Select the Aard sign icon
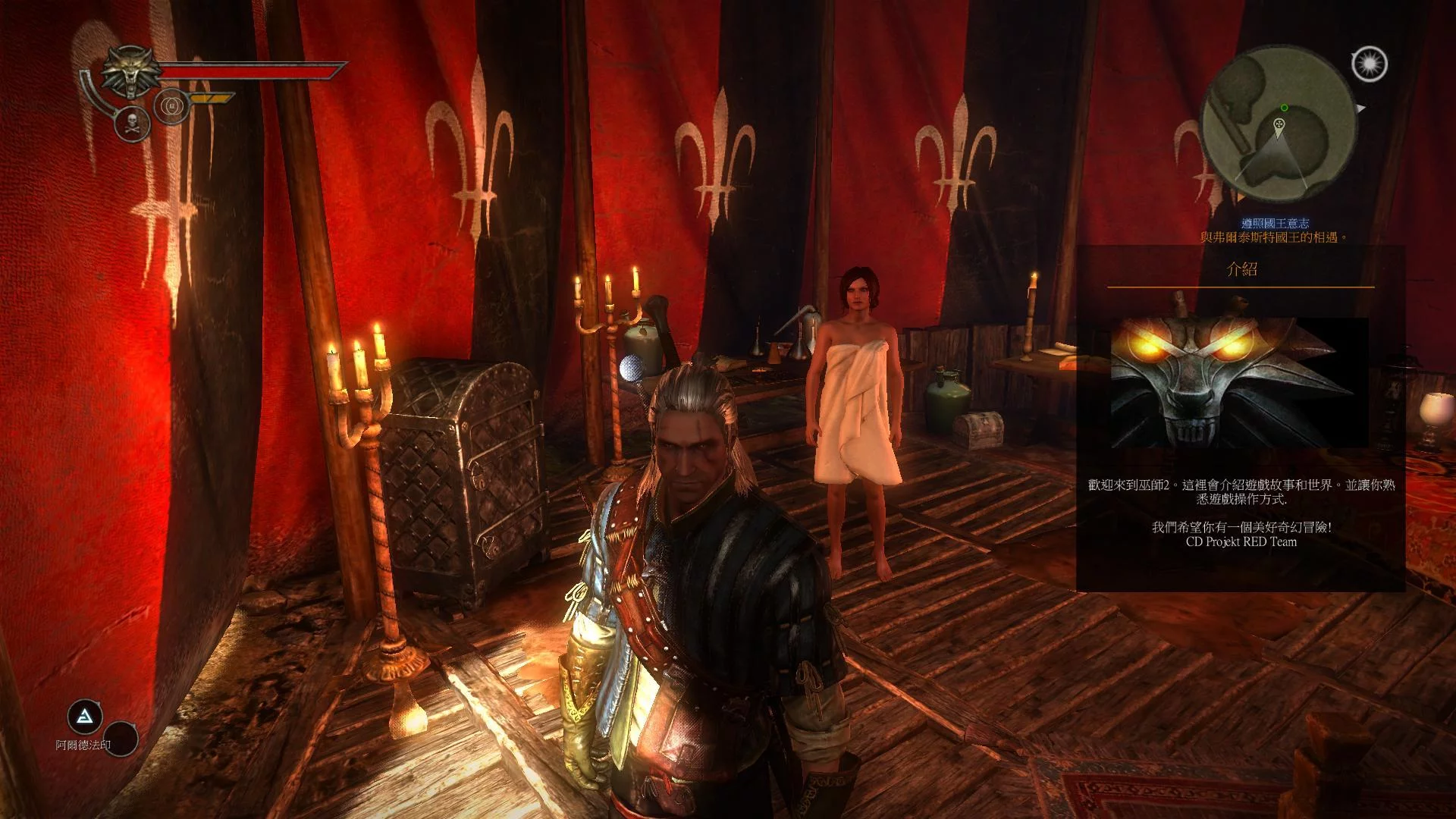The width and height of the screenshot is (1456, 819). click(85, 716)
